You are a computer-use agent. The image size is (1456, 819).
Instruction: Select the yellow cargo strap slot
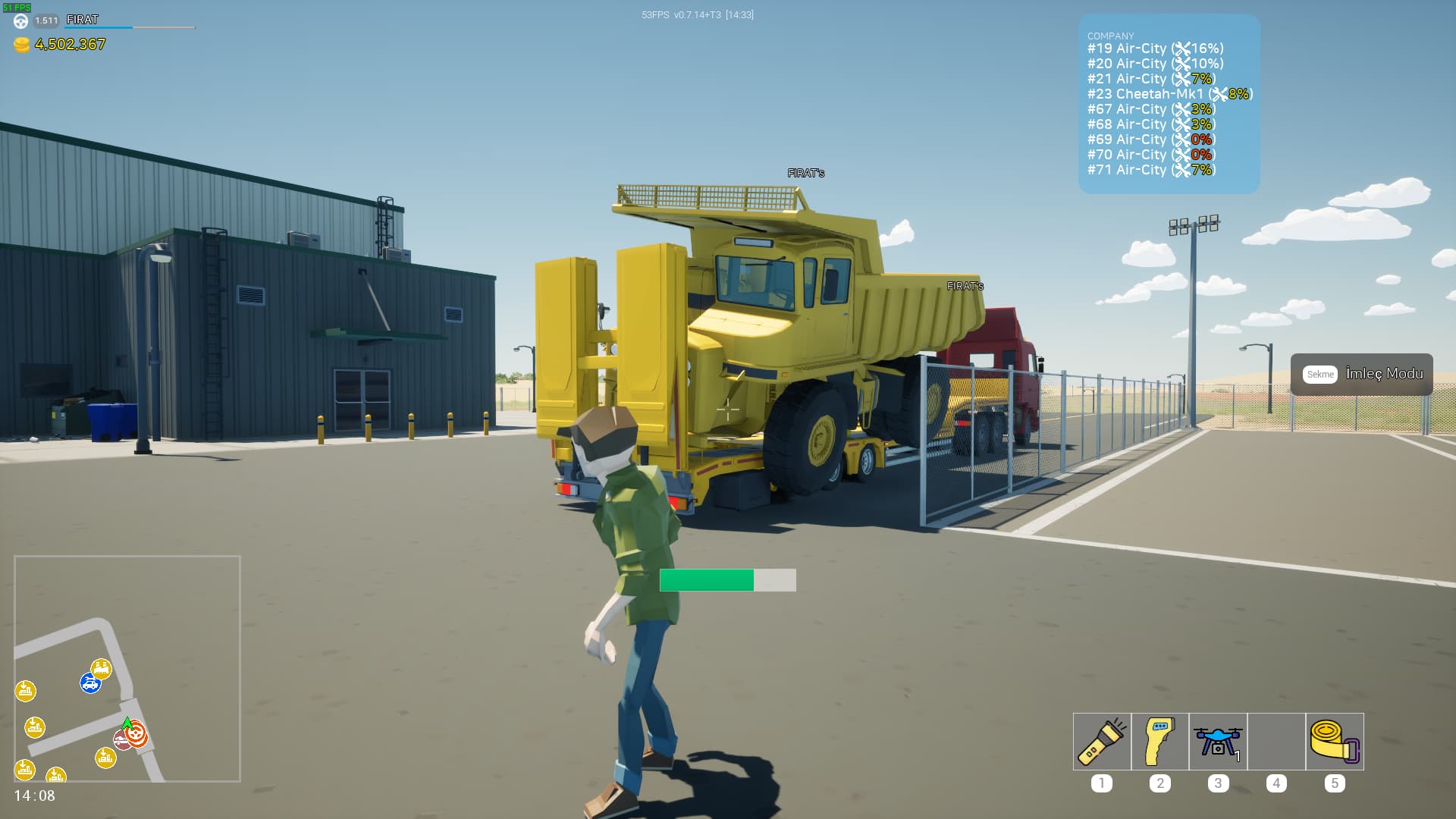pos(1335,742)
